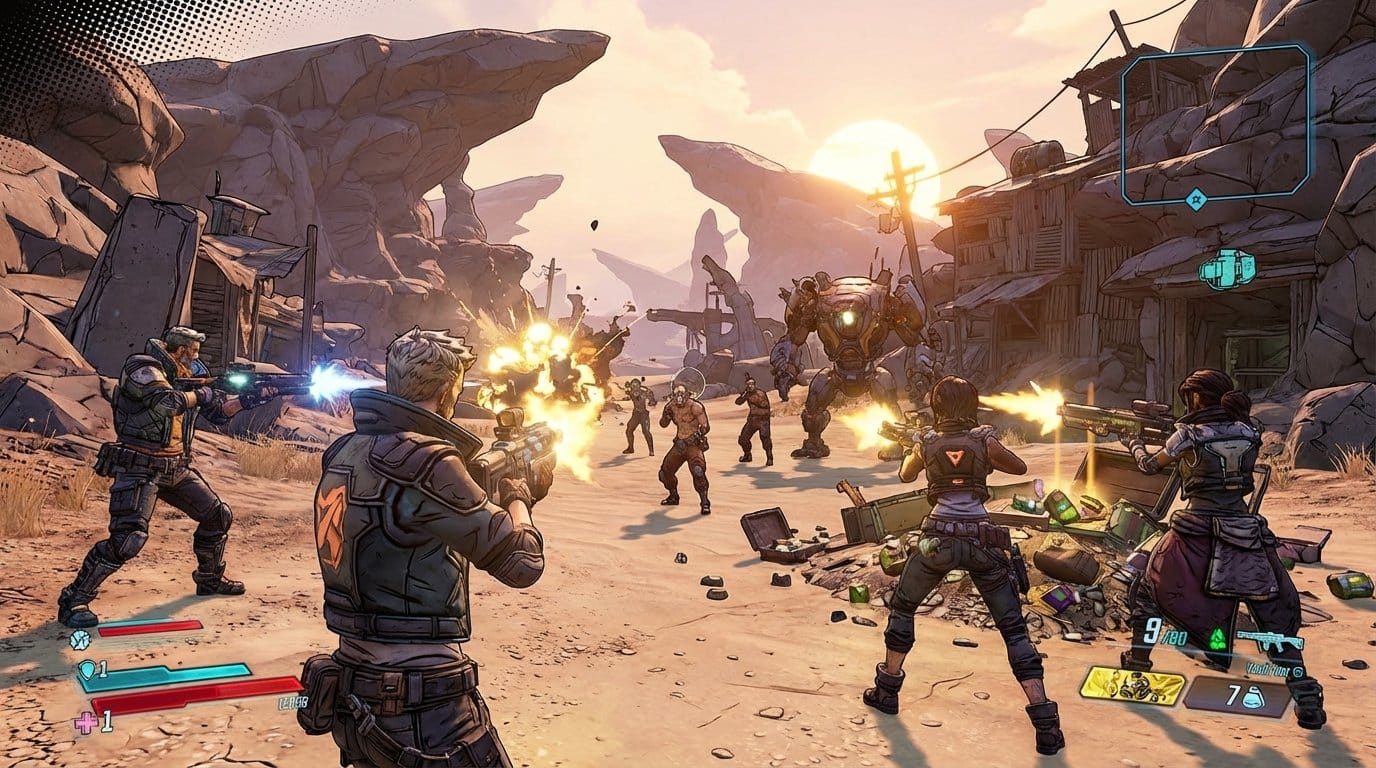Screen dimensions: 1376x768
Task: Select the green ammo pickup icon beside the ammo counter
Action: click(x=1217, y=638)
